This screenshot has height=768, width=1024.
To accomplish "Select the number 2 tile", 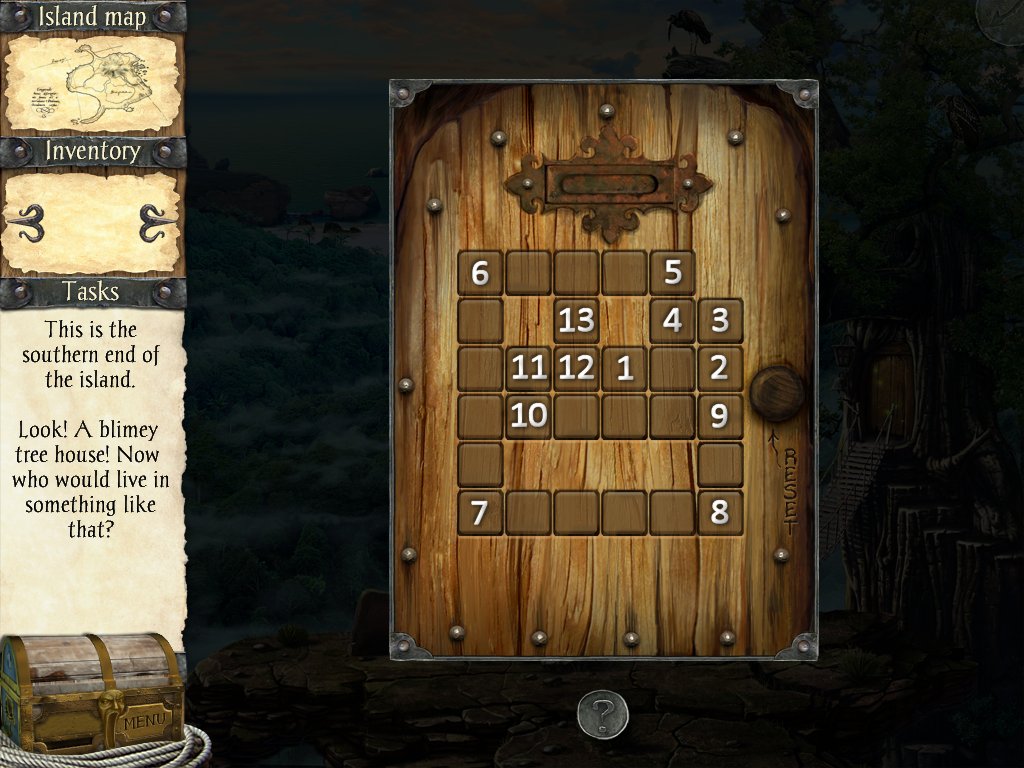I will tap(719, 368).
